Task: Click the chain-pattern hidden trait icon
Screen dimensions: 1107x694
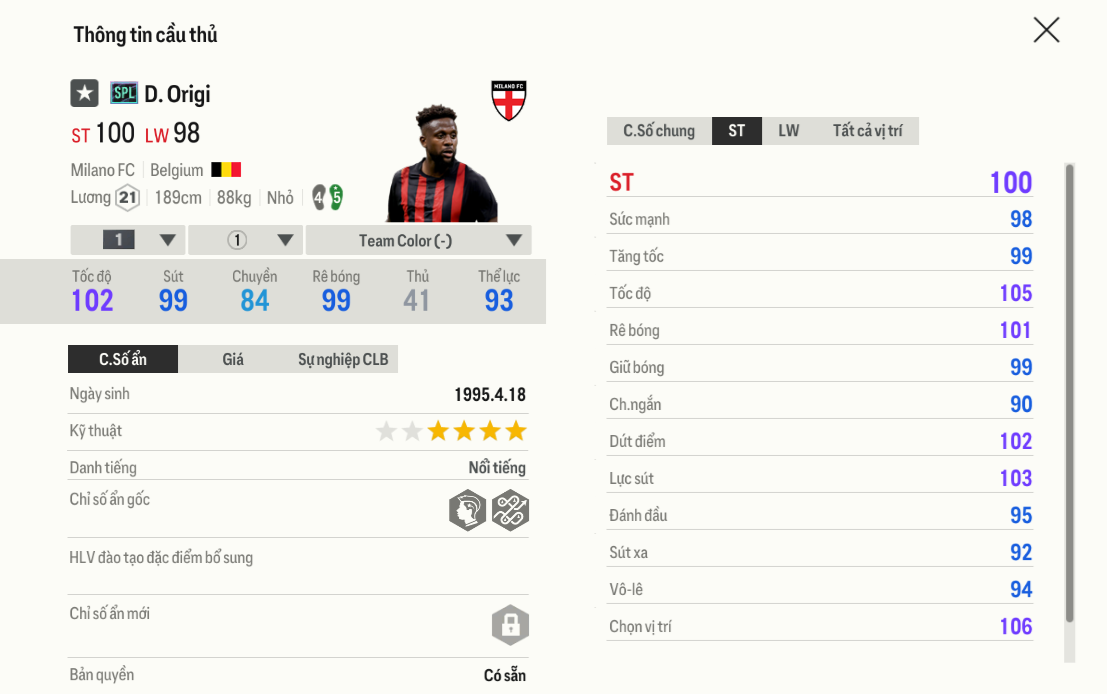Action: click(511, 510)
